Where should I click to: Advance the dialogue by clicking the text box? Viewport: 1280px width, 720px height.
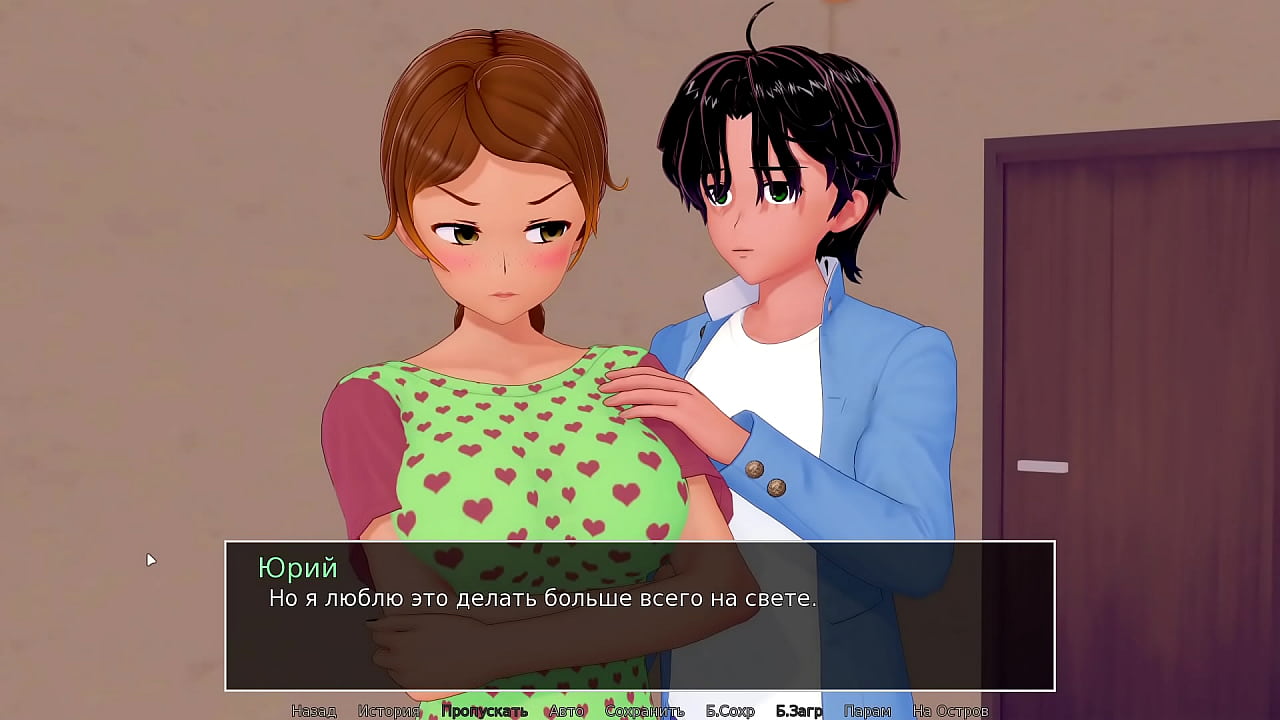(x=640, y=630)
